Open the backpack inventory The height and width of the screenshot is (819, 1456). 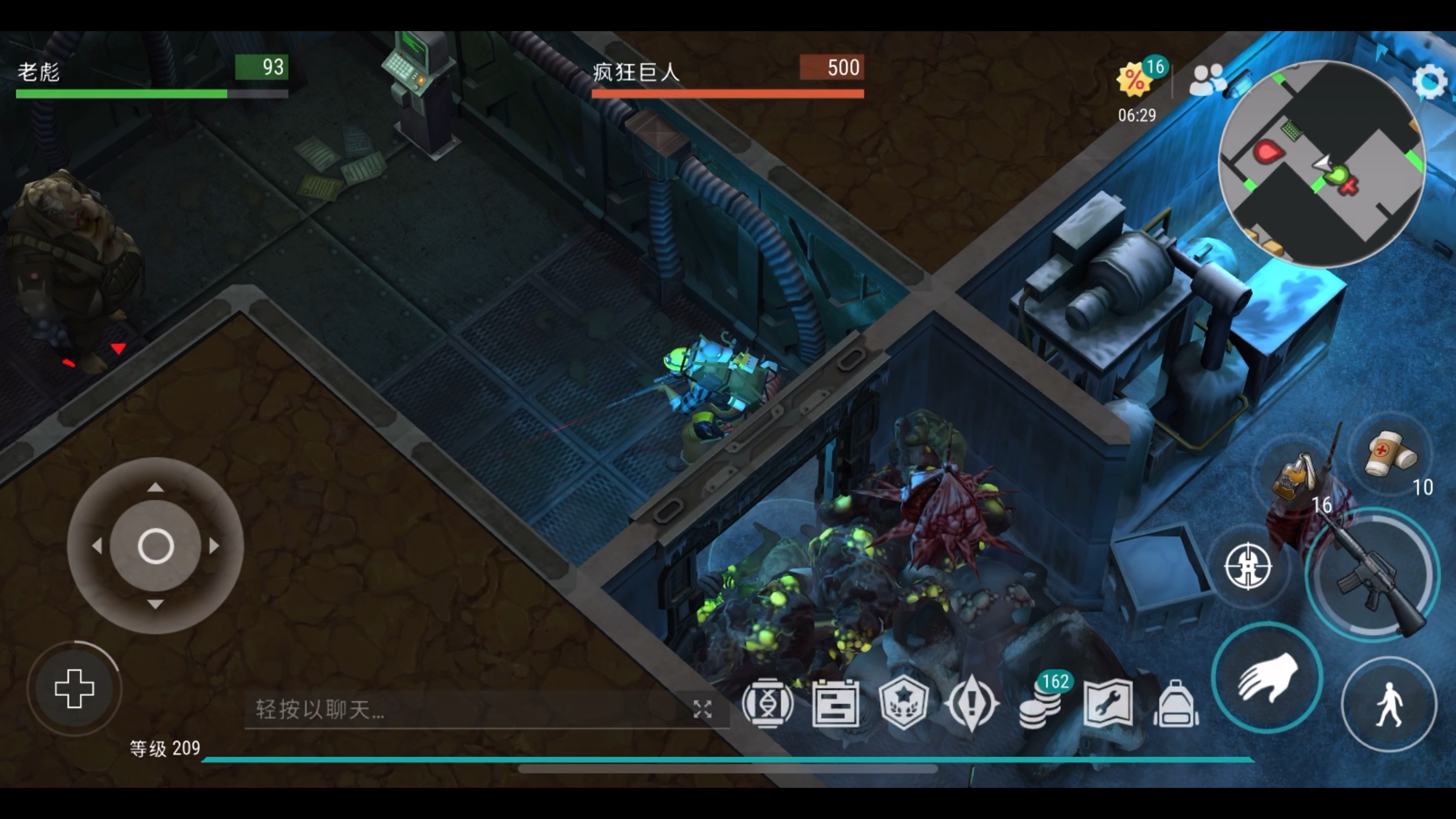1176,704
